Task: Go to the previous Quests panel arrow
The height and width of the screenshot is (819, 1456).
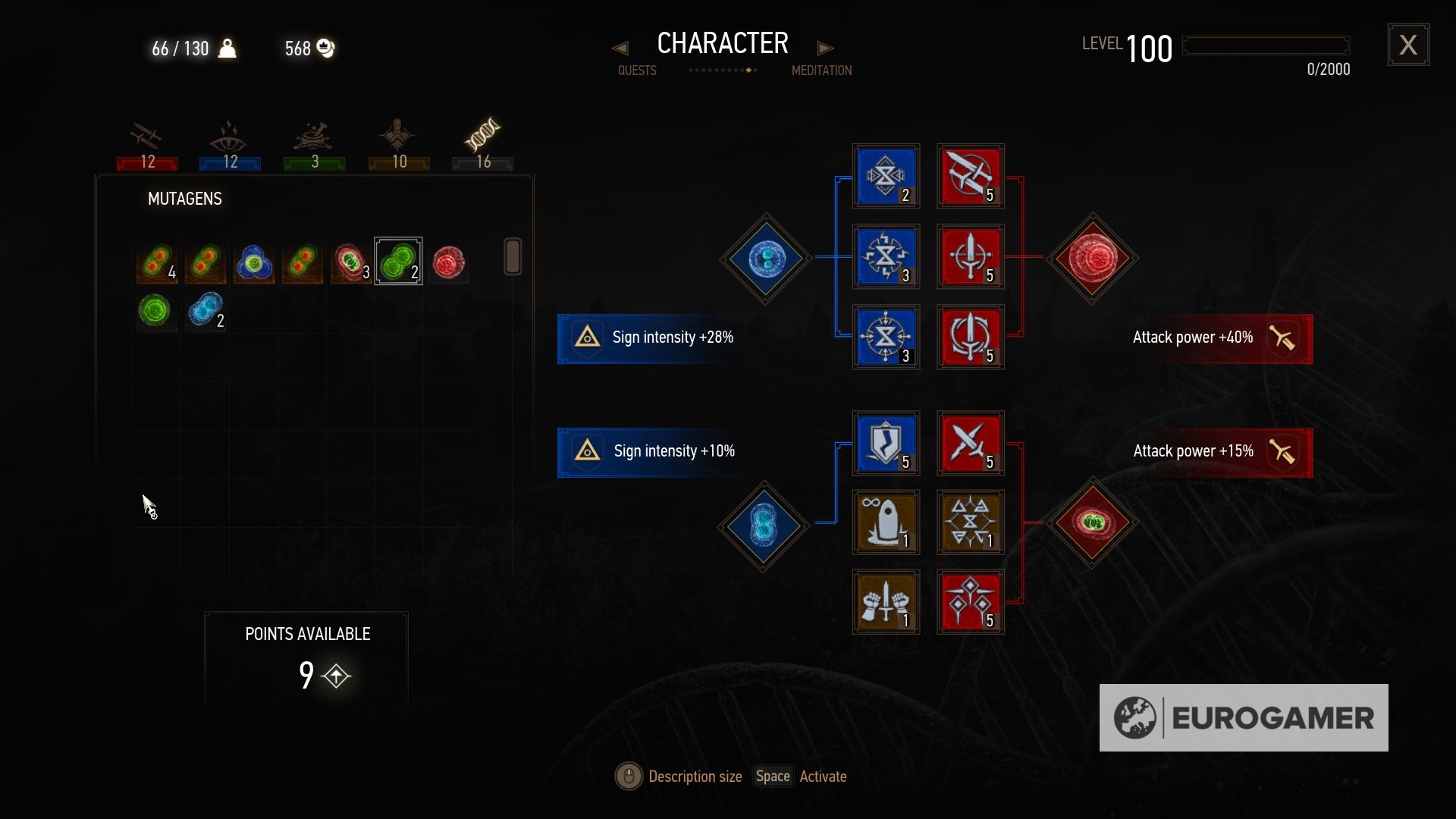Action: pyautogui.click(x=620, y=49)
